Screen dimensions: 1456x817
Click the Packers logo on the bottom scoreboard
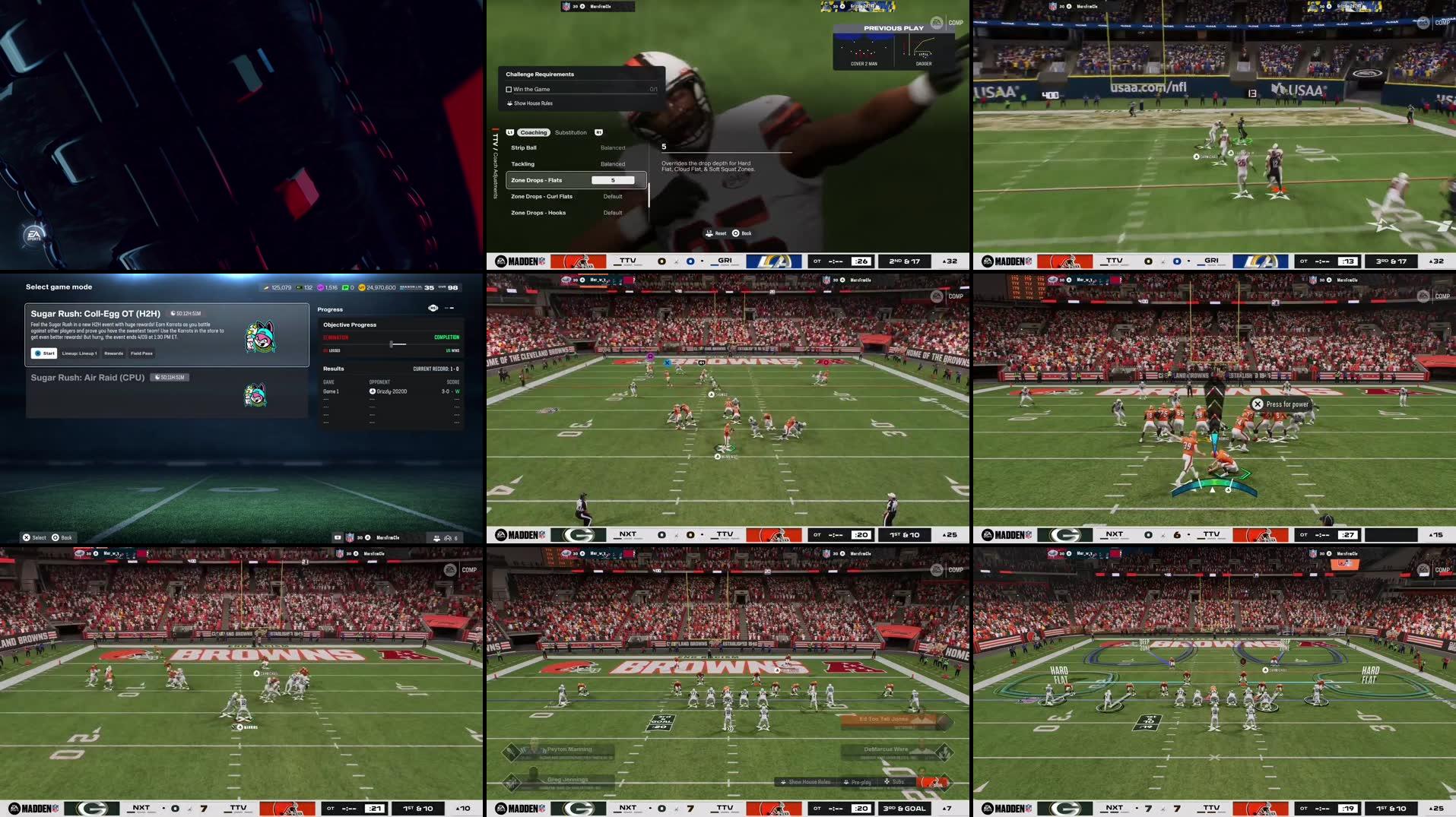point(580,808)
